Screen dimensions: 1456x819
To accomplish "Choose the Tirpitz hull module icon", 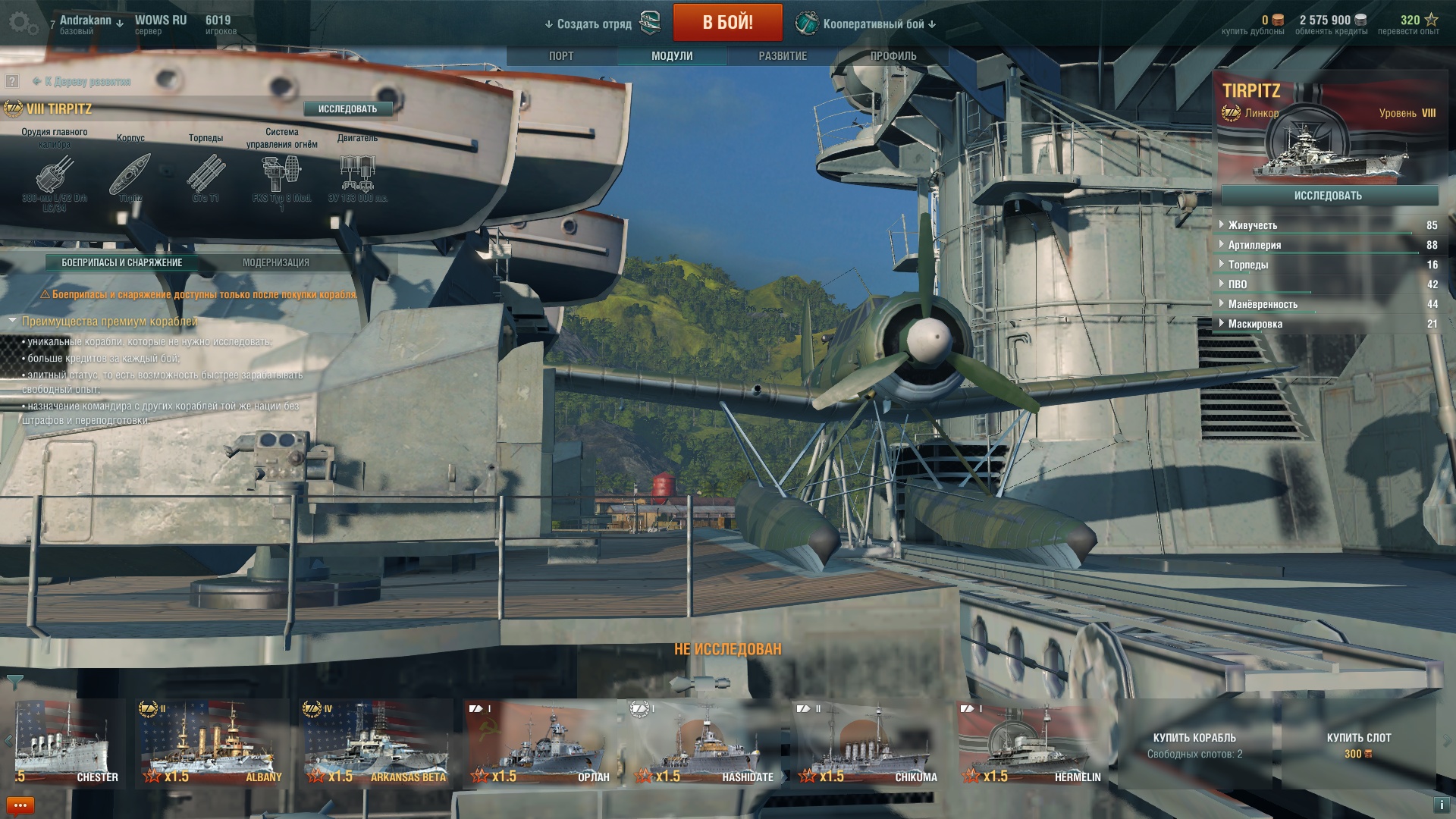I will 130,174.
